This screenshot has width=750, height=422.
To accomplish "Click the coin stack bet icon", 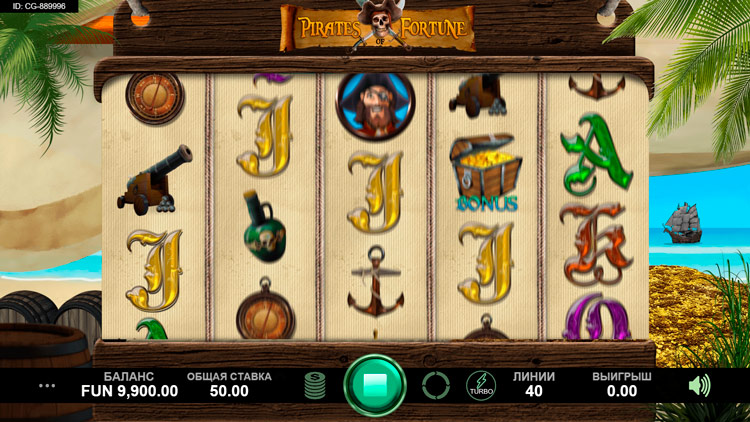I will coord(316,385).
